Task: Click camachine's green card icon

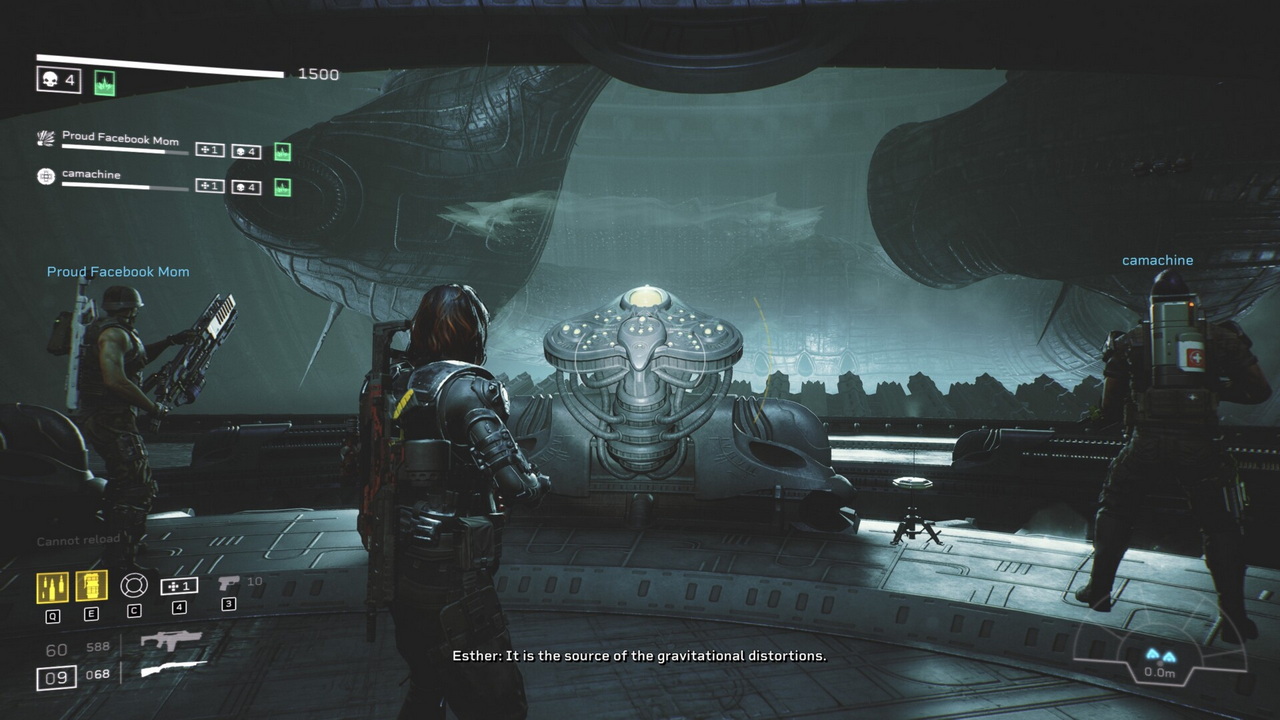Action: [283, 187]
